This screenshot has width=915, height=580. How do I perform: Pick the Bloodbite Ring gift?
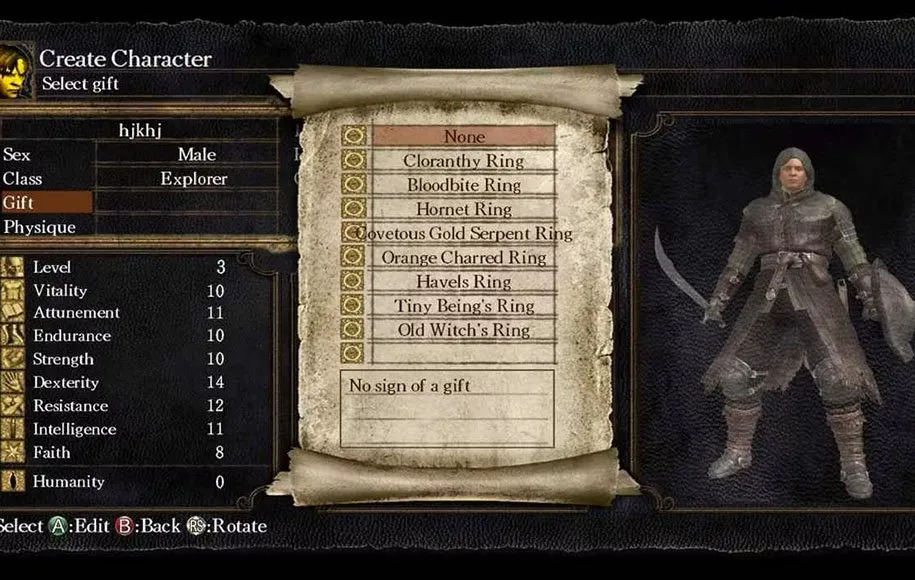point(463,185)
